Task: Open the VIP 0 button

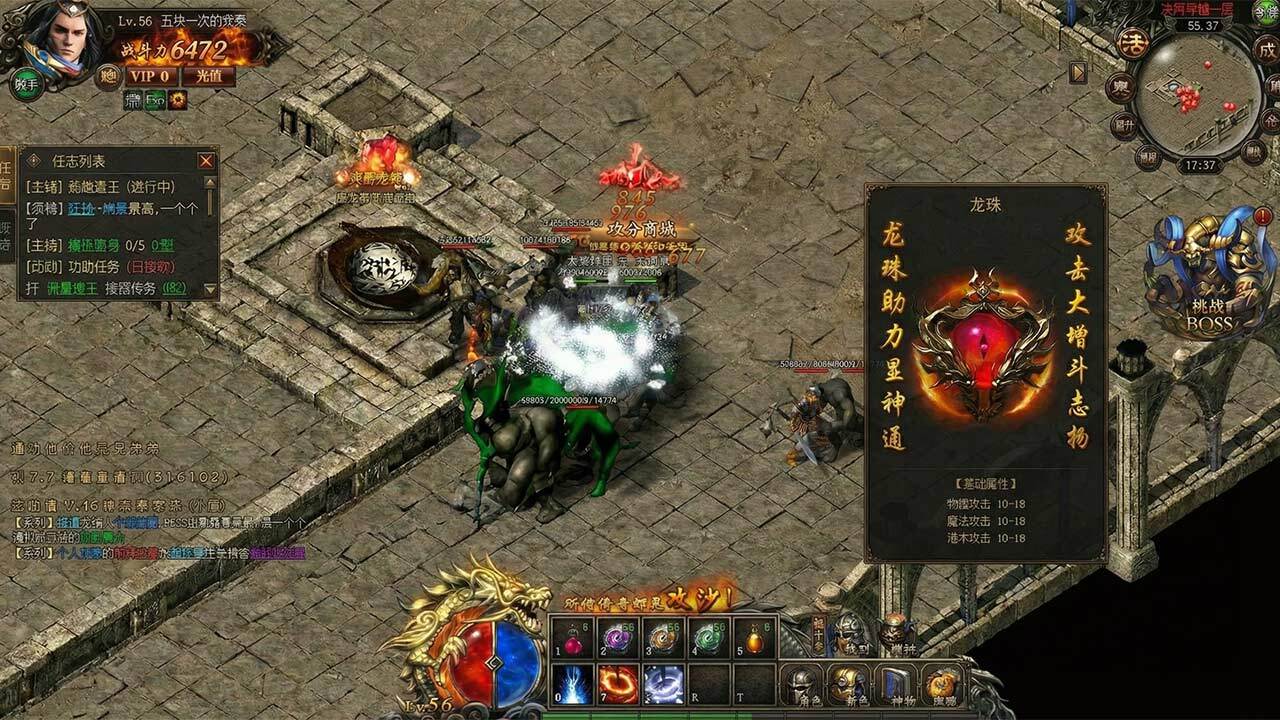Action: point(151,76)
